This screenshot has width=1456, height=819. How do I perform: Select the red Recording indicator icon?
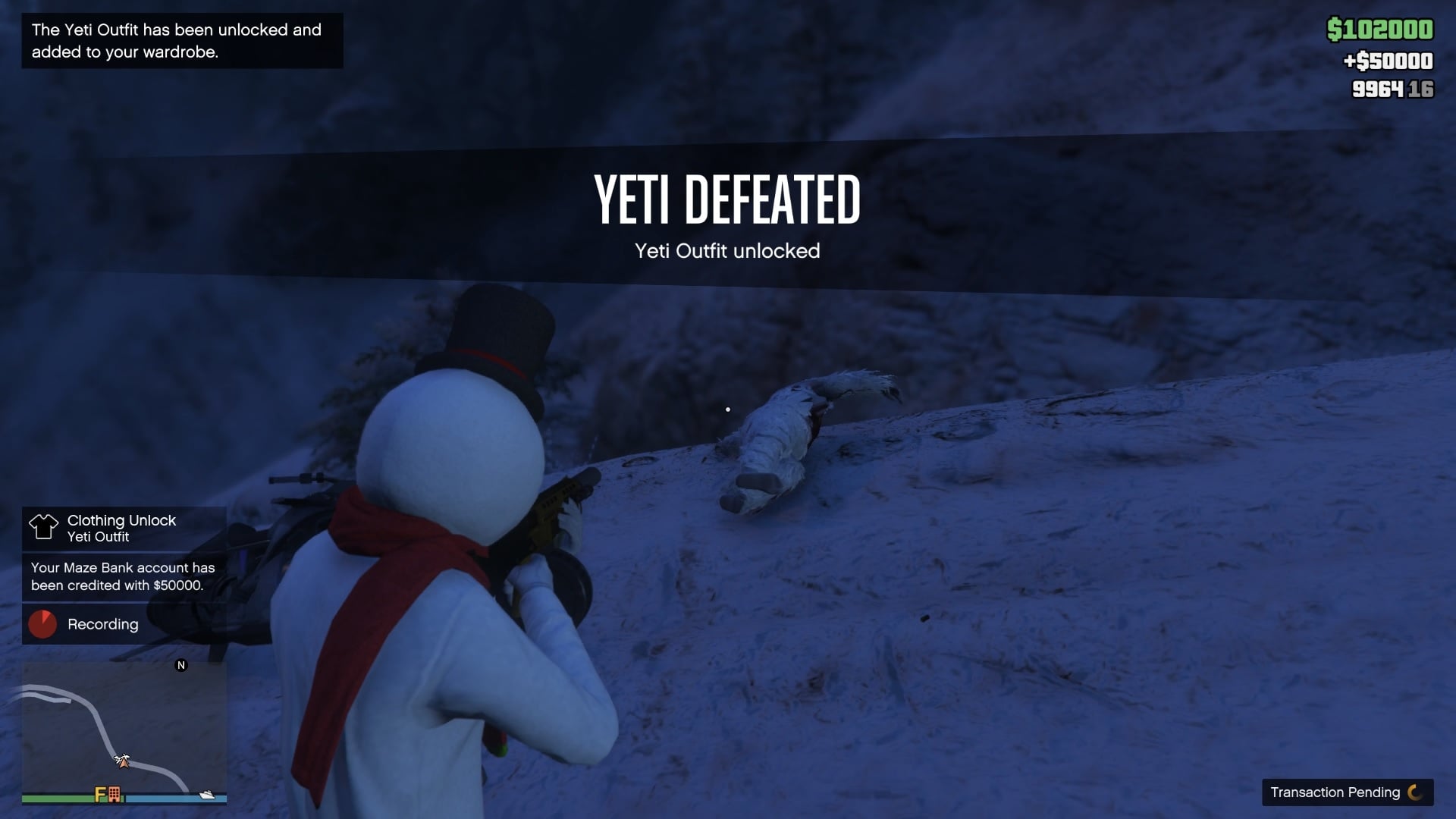(x=42, y=624)
